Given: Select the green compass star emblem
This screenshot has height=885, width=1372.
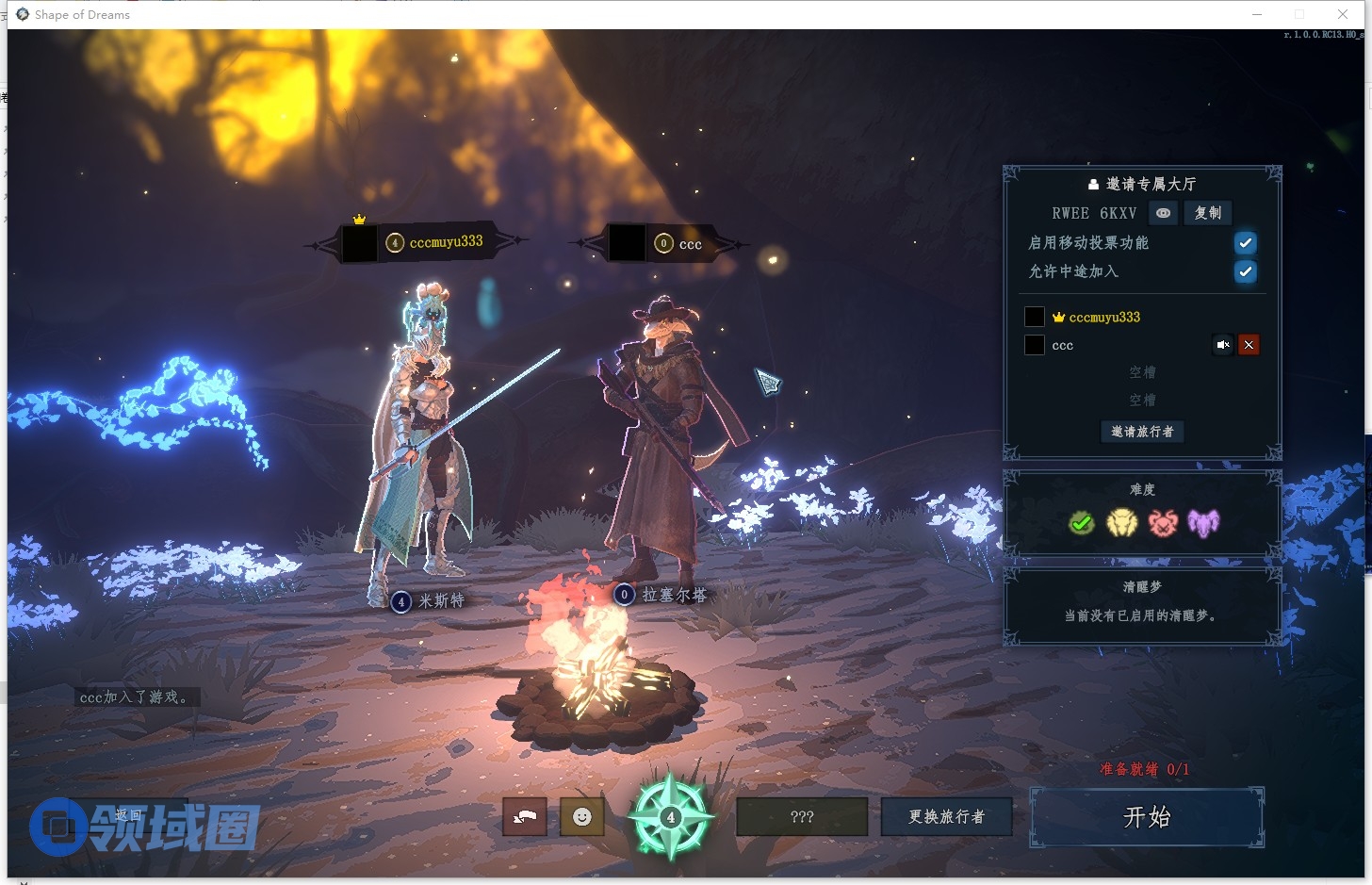Looking at the screenshot, I should [670, 816].
